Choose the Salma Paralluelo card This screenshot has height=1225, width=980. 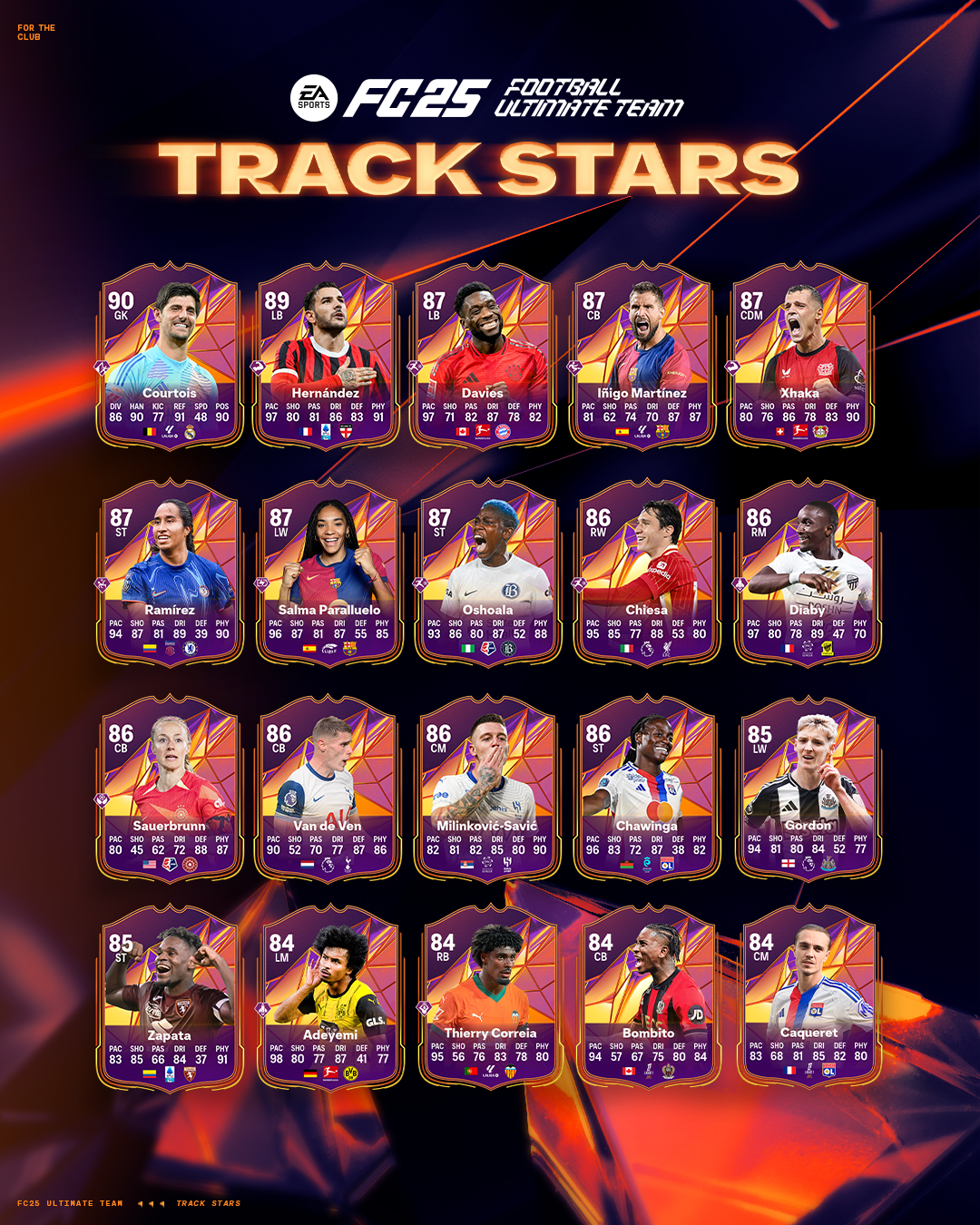click(x=328, y=573)
